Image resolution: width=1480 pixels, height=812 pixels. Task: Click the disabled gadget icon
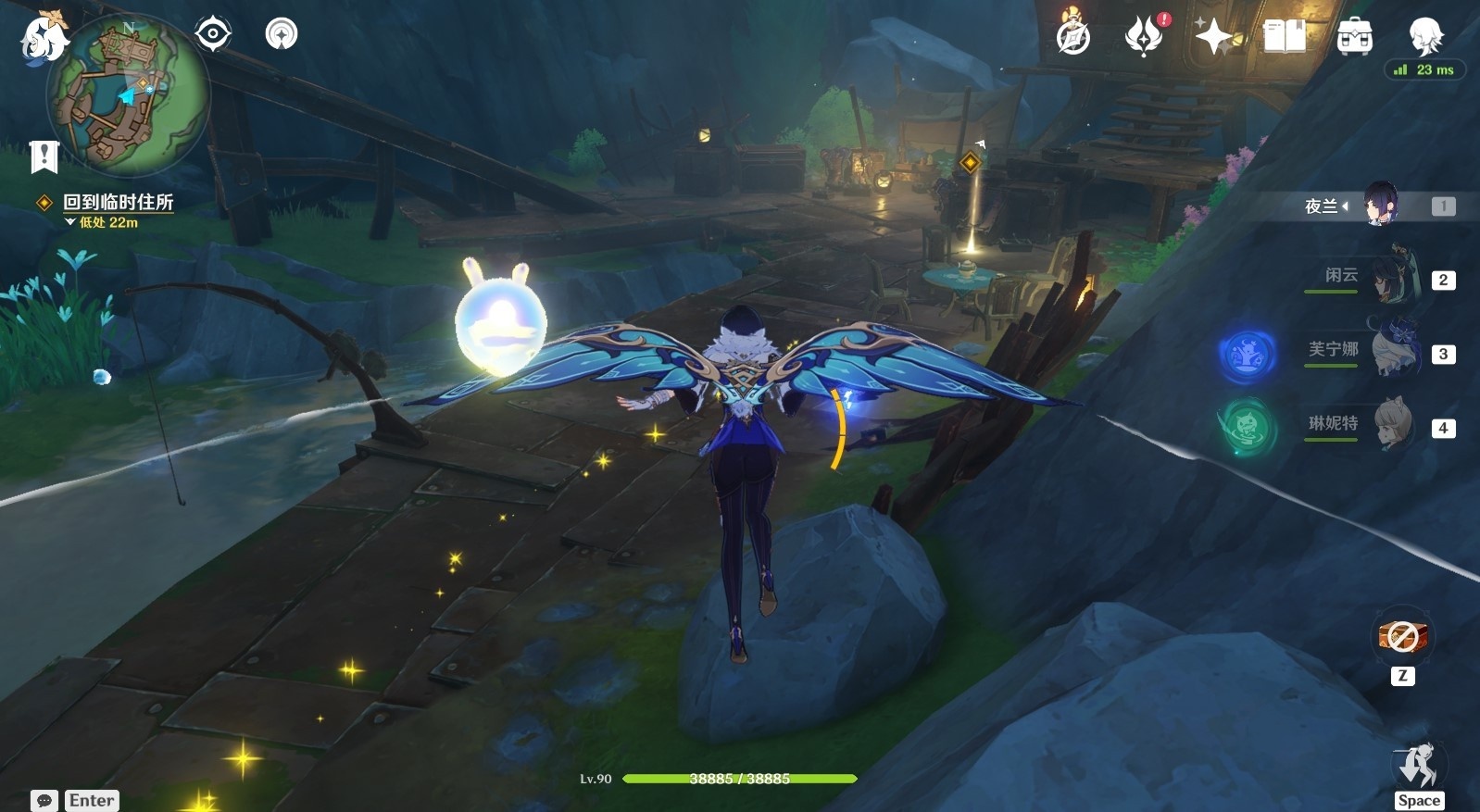1402,637
